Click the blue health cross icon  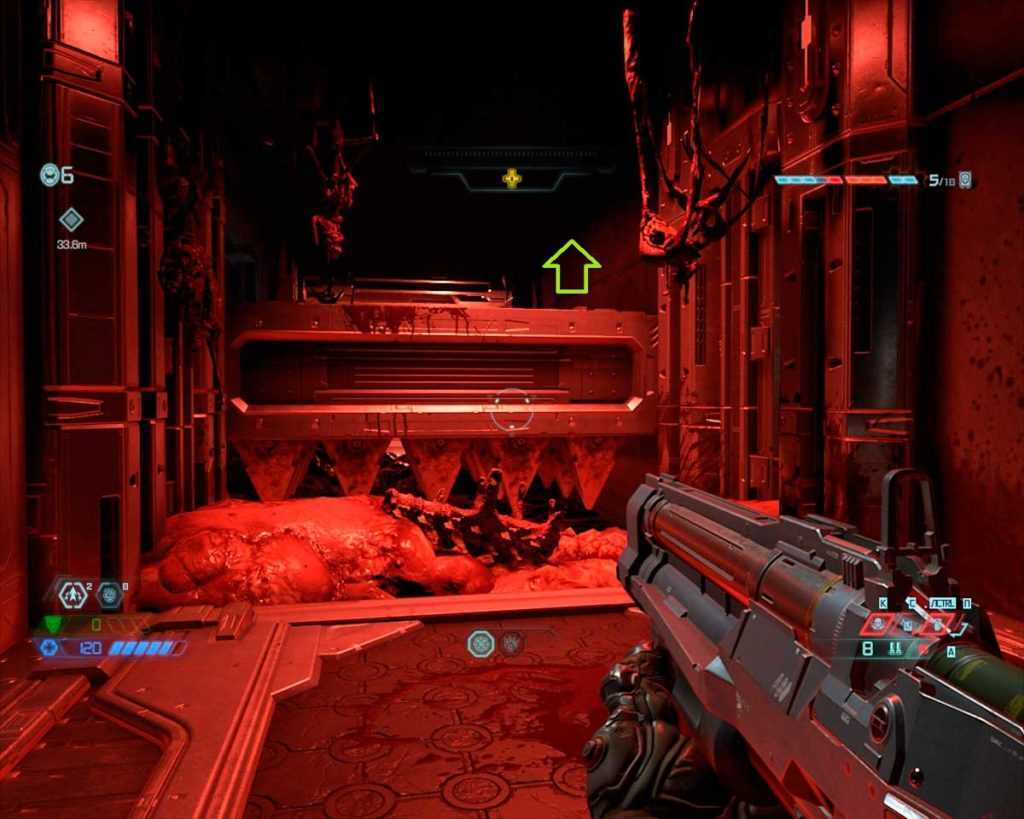point(50,648)
